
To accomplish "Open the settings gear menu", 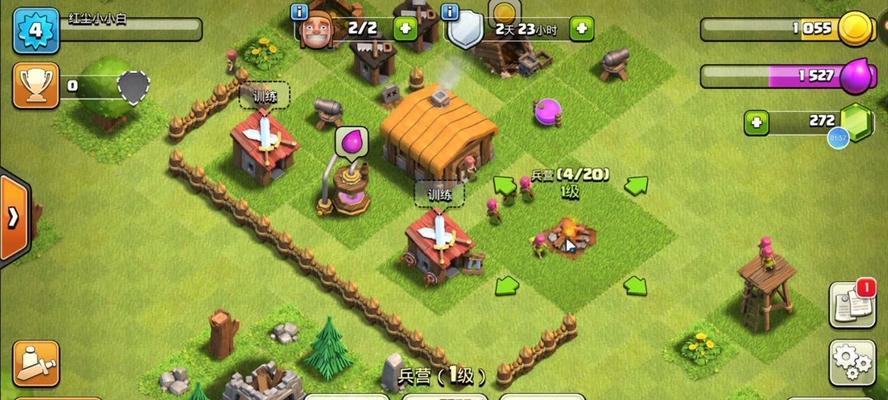I will tap(852, 362).
